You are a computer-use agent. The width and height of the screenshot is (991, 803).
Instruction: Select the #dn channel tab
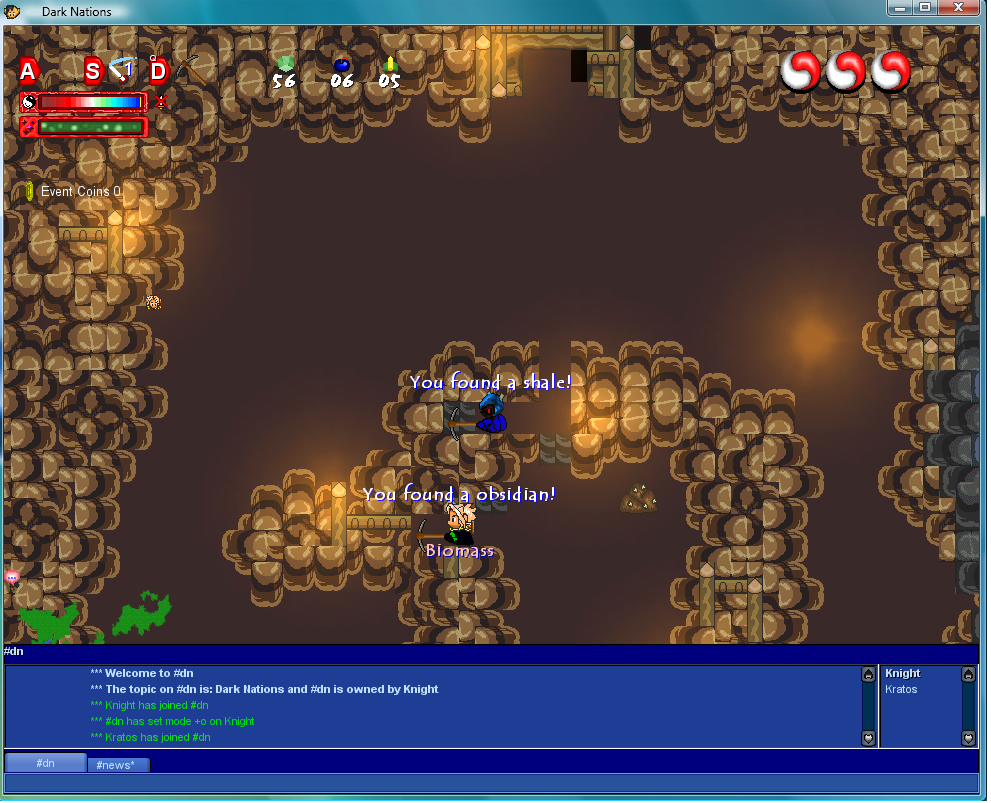click(45, 764)
